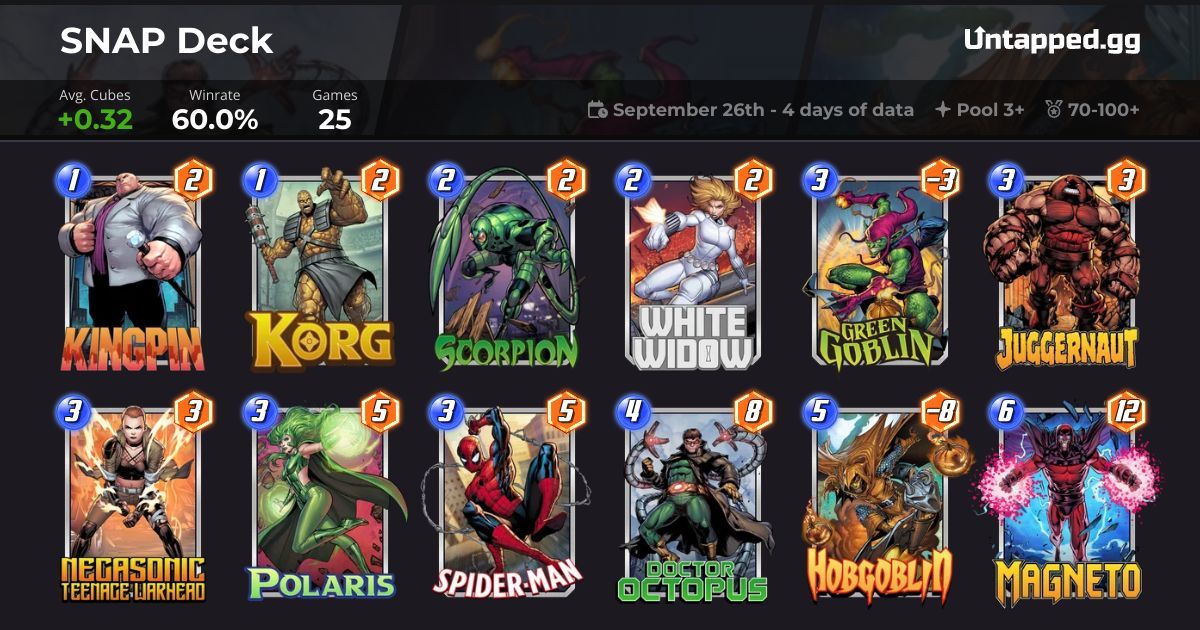
Task: Open the Untapped.gg logo link
Action: click(x=1052, y=40)
